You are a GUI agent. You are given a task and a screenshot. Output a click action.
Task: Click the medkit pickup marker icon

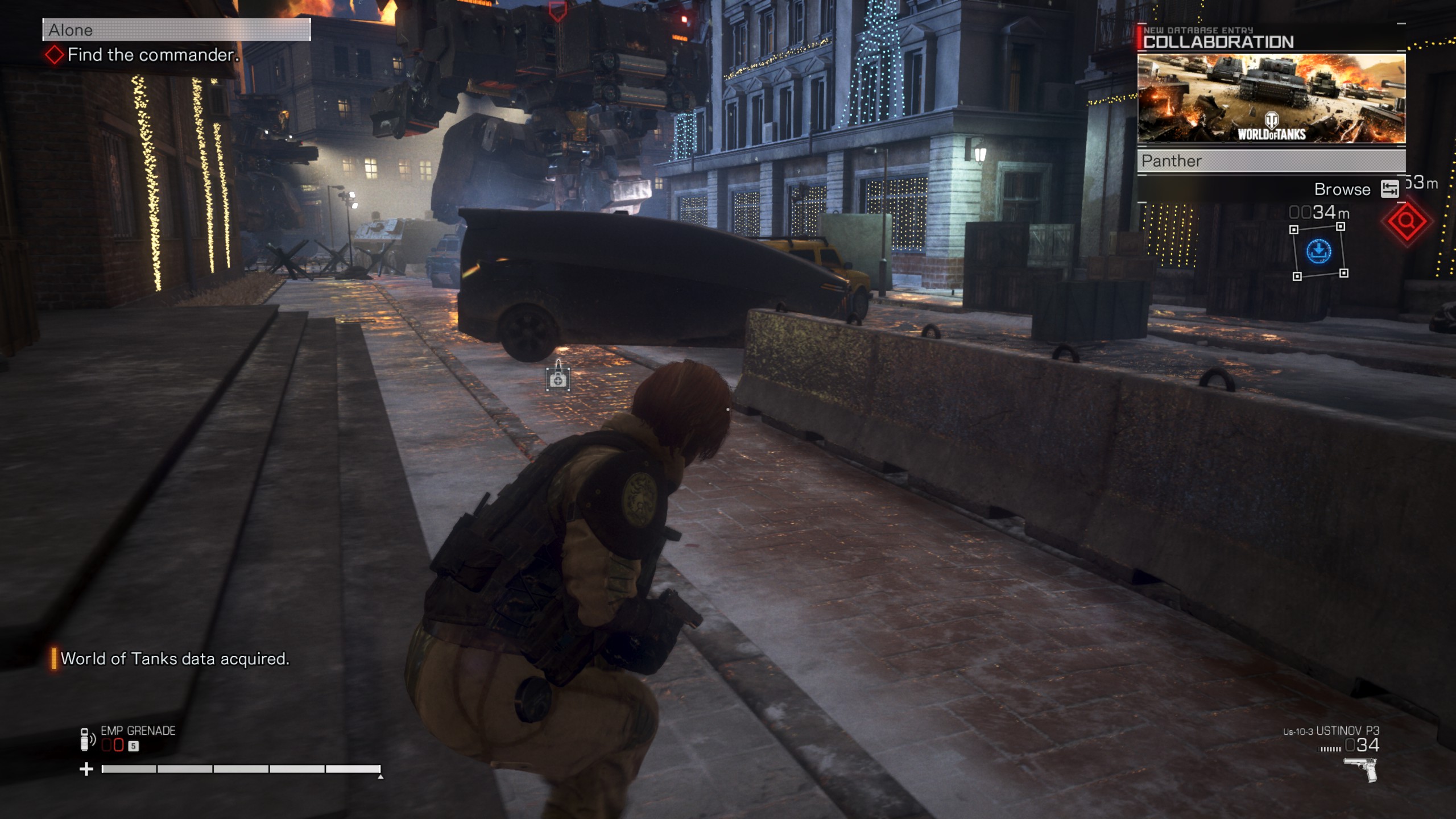558,380
